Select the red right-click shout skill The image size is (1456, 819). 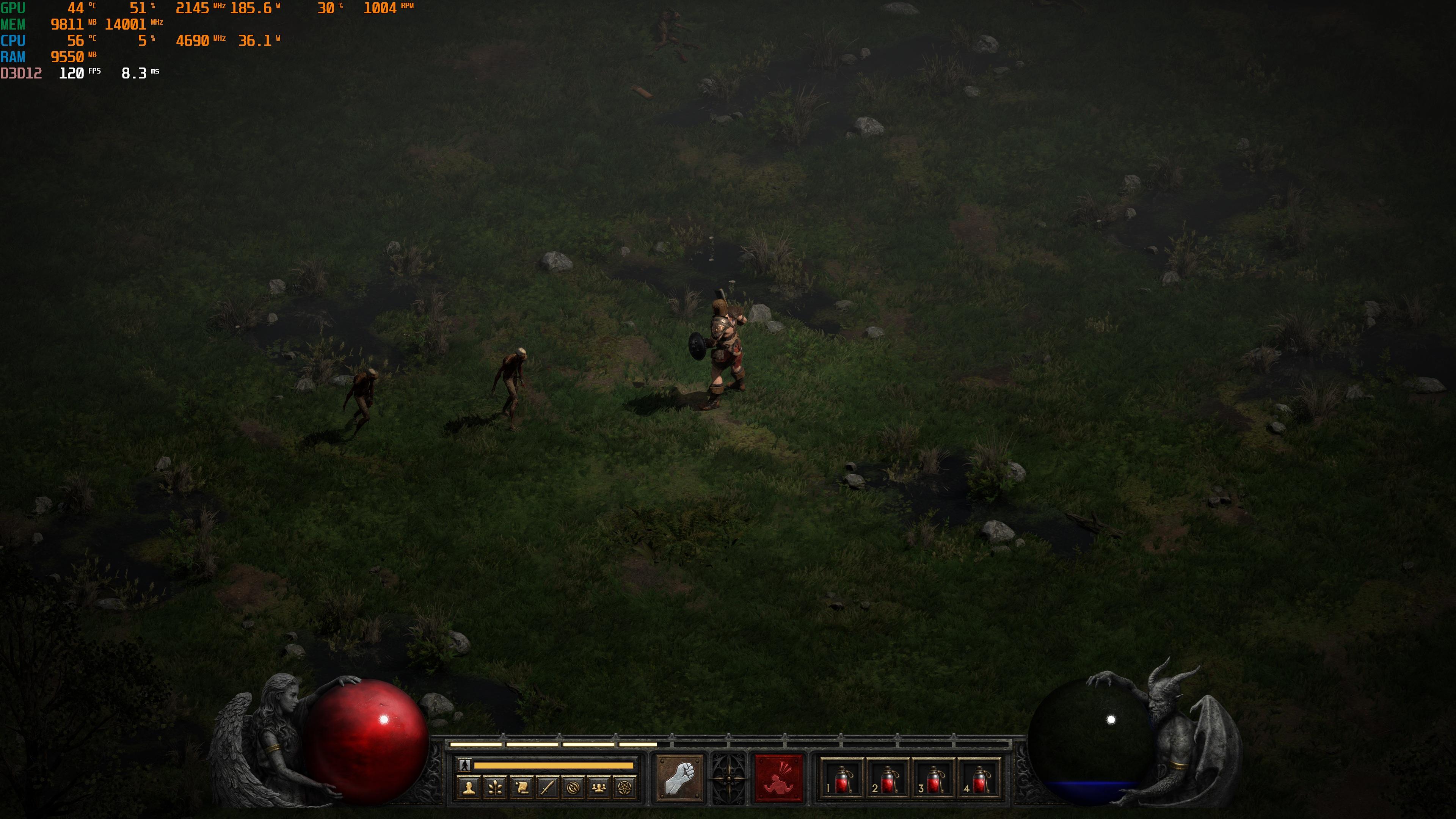coord(779,778)
